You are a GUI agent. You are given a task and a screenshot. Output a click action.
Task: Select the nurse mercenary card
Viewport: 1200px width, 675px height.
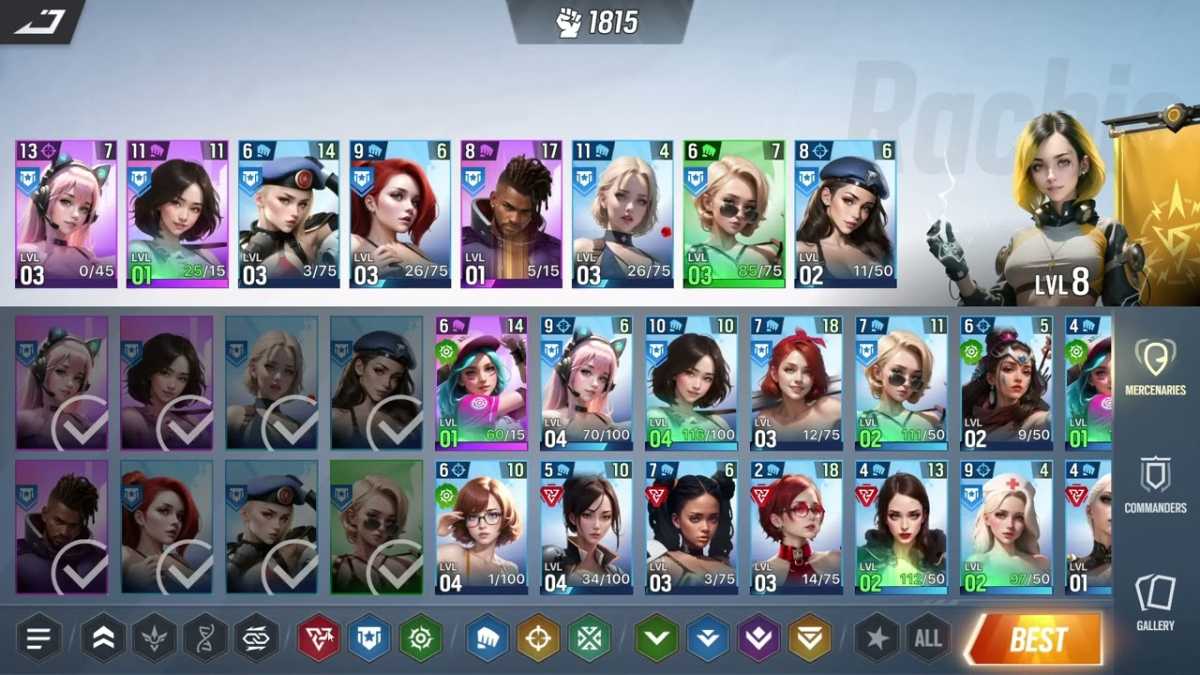point(1006,527)
